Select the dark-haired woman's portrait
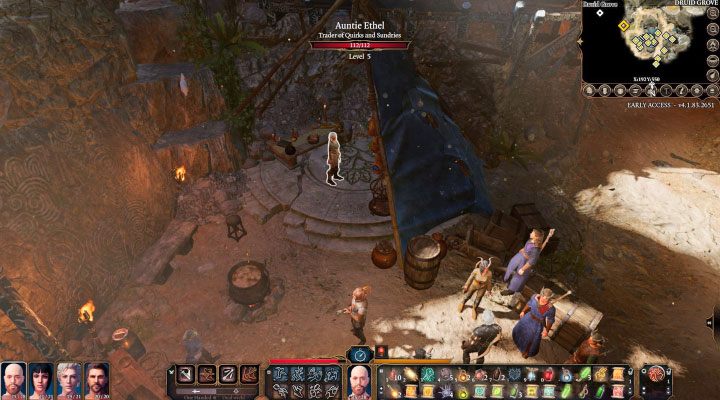This screenshot has width=720, height=400. click(41, 380)
